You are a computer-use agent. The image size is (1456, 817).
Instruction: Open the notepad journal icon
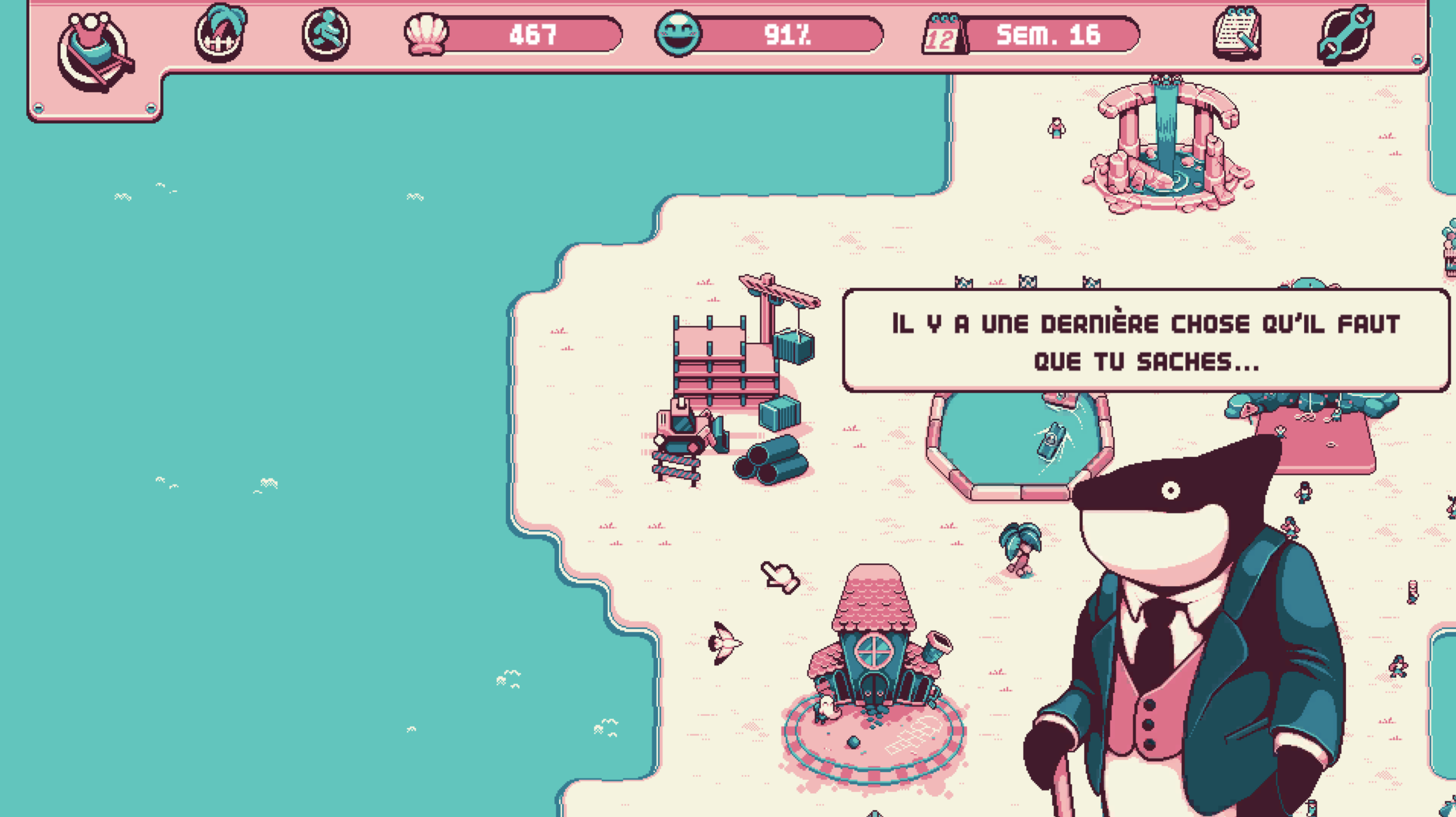coord(1237,33)
